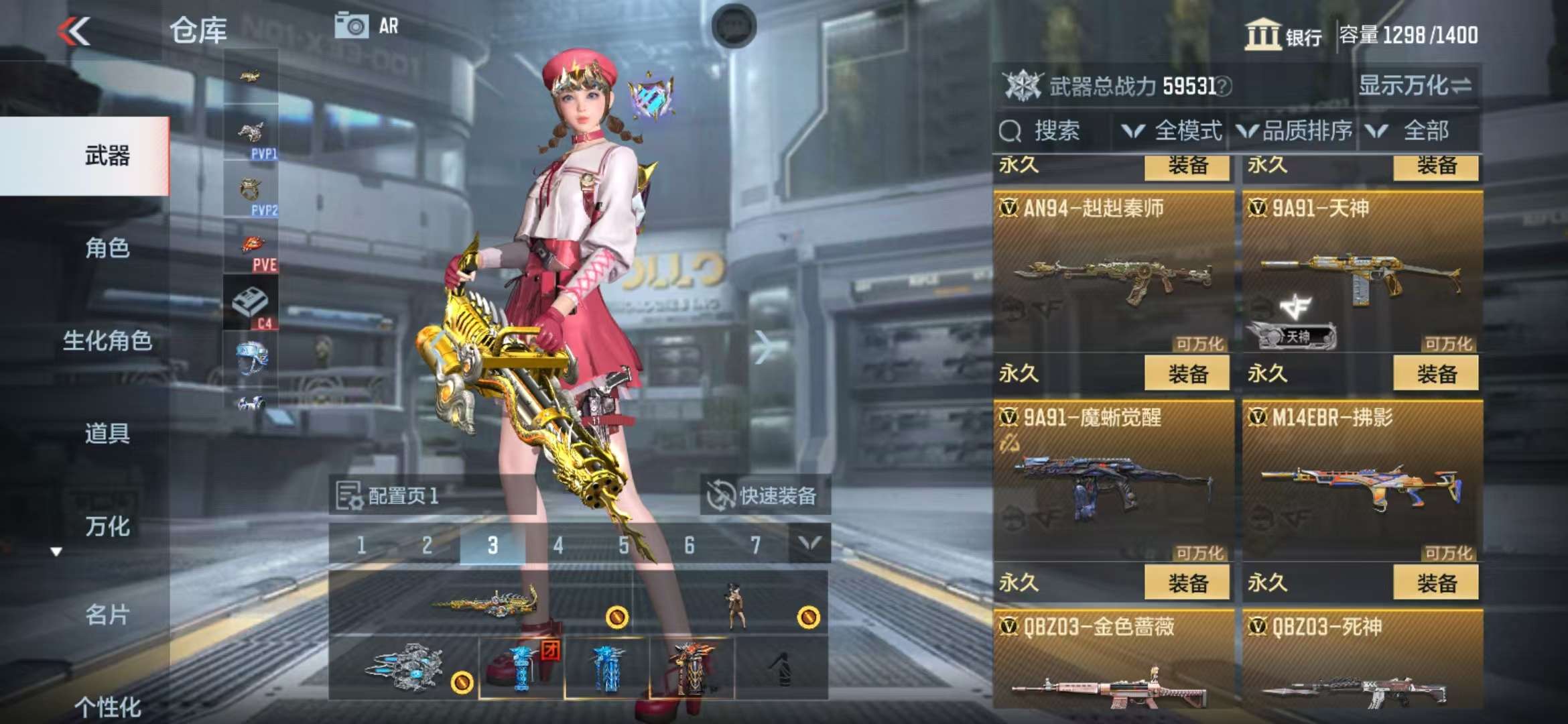Switch to the 生化角色 tab
1568x724 pixels.
(107, 341)
